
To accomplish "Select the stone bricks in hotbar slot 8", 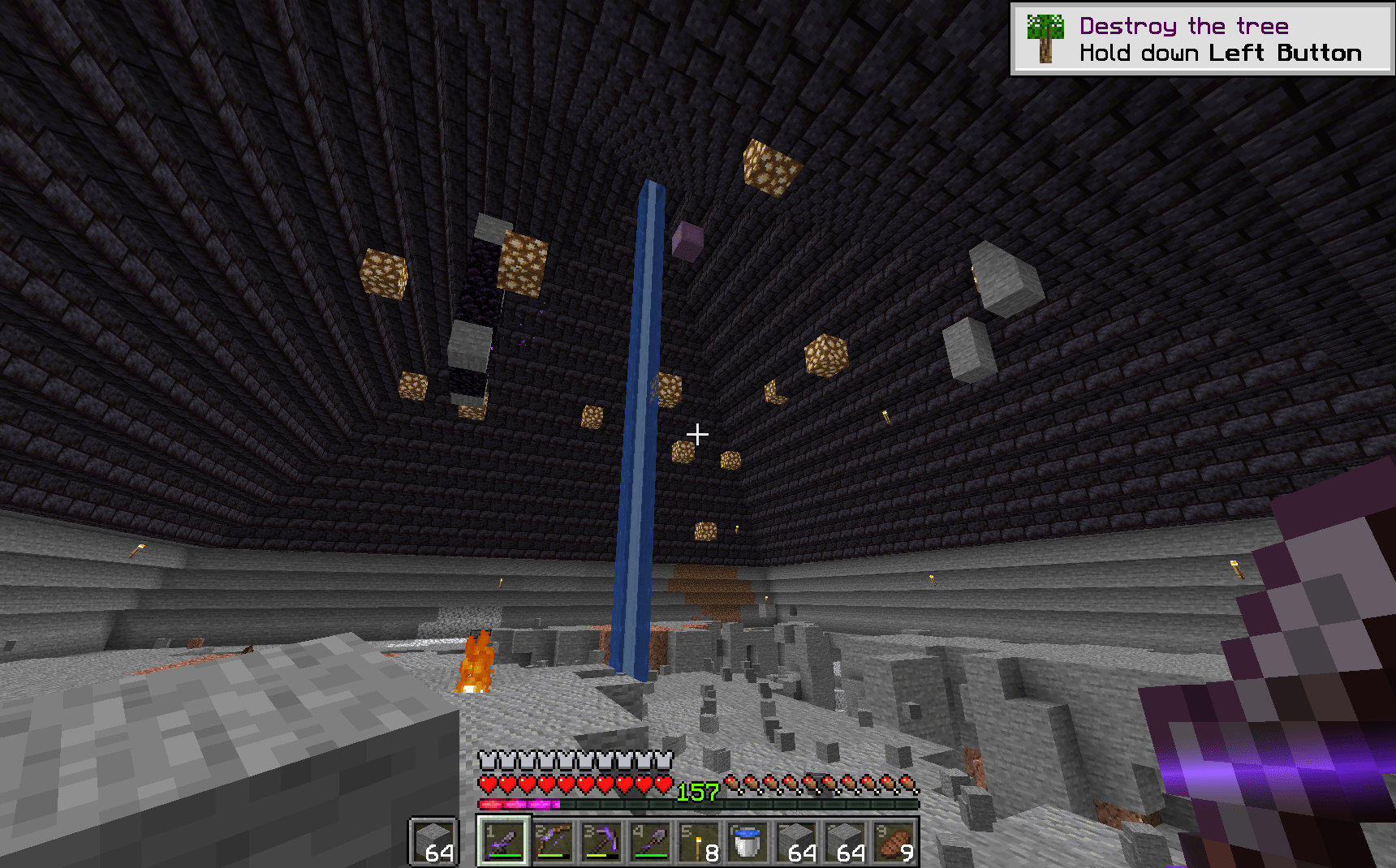I will (845, 842).
